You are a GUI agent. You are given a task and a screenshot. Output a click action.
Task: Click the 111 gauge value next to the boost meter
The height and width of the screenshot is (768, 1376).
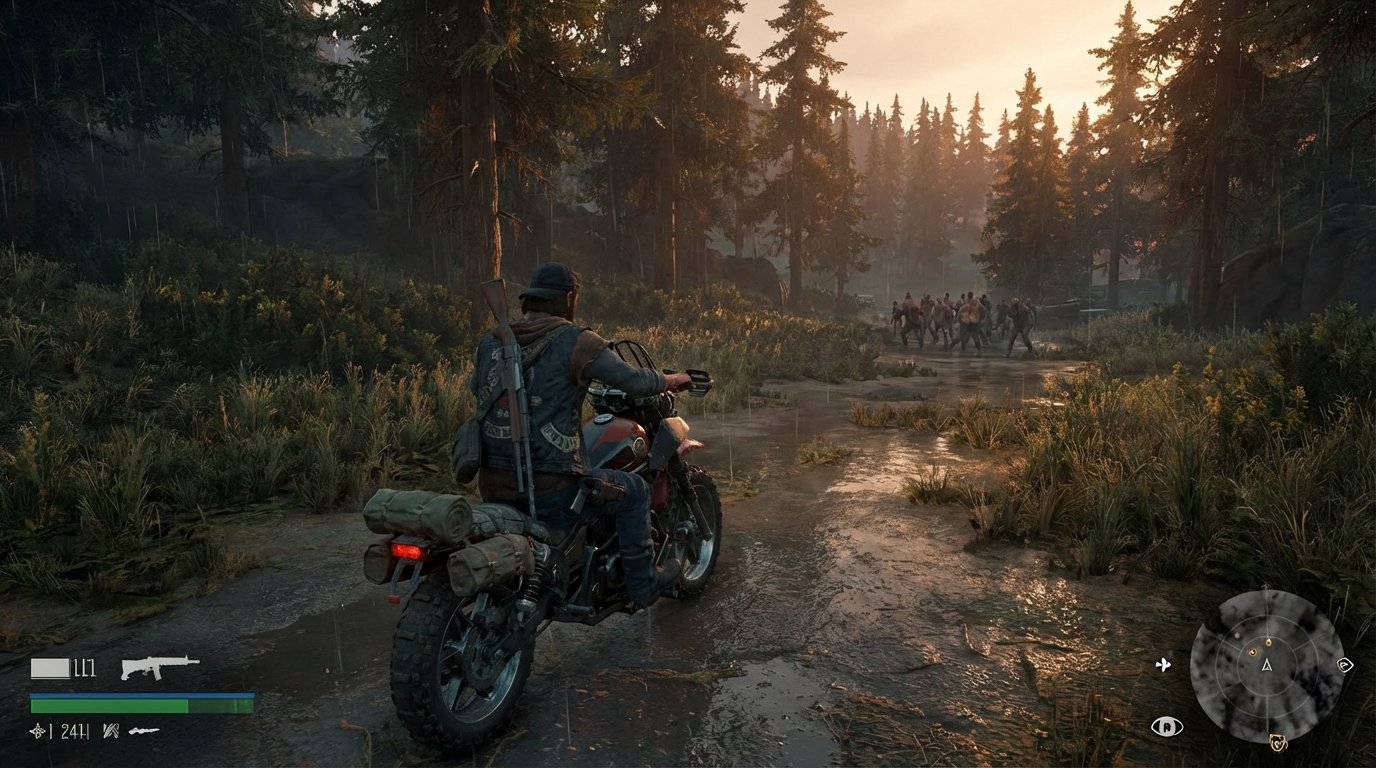(84, 666)
